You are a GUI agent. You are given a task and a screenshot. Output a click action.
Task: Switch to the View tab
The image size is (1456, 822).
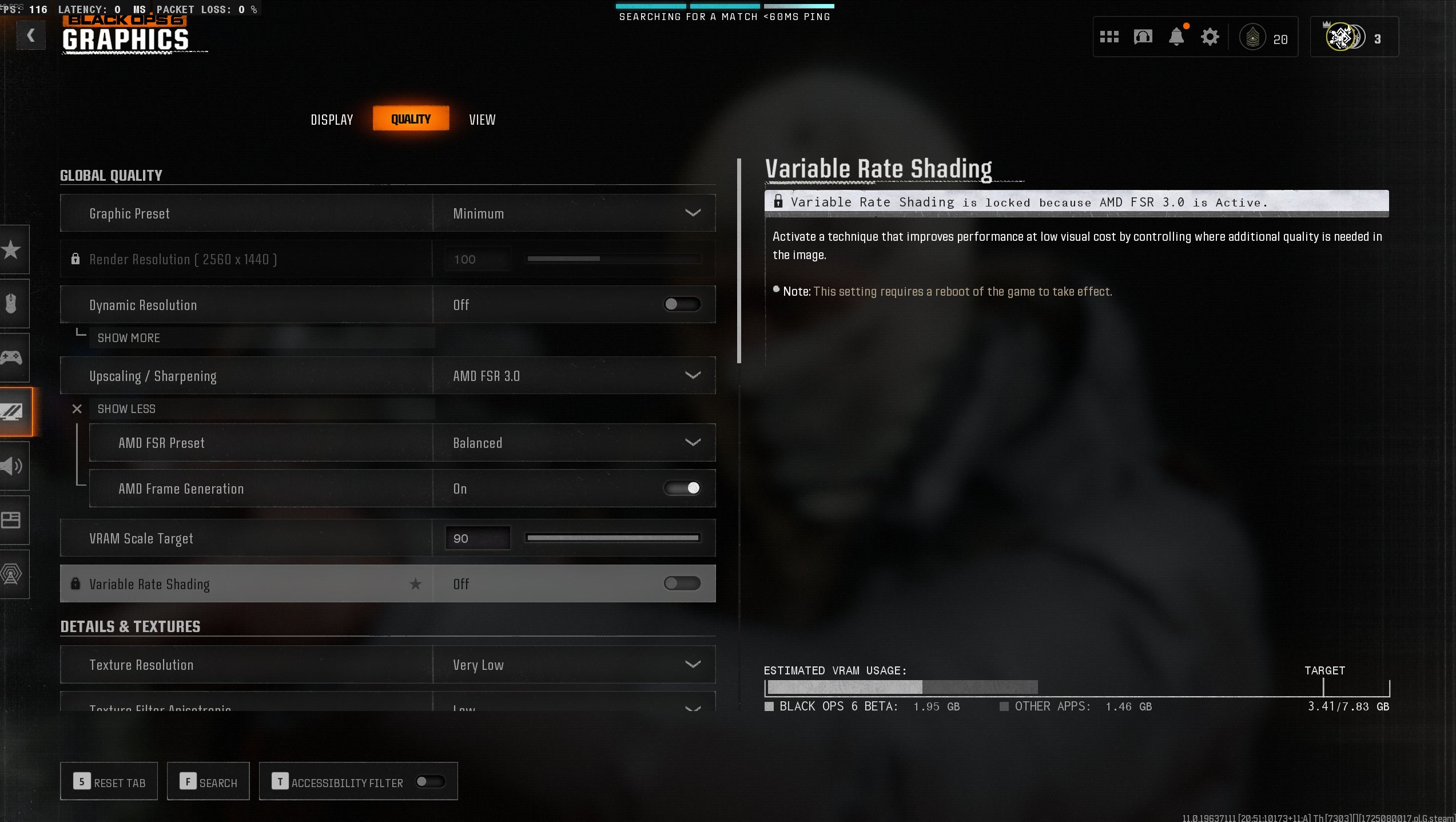tap(482, 119)
